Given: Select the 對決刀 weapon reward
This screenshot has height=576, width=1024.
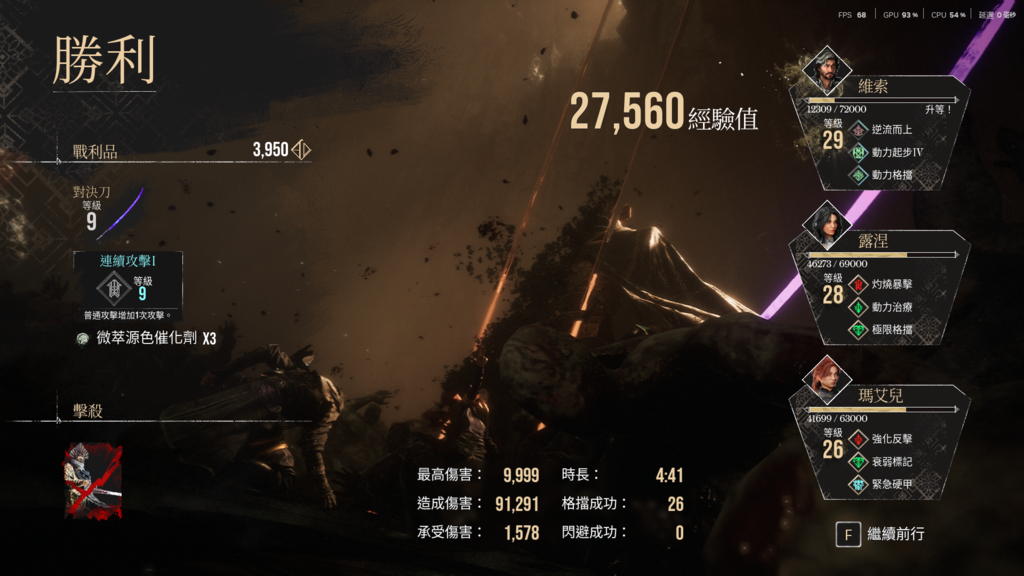Looking at the screenshot, I should (108, 208).
